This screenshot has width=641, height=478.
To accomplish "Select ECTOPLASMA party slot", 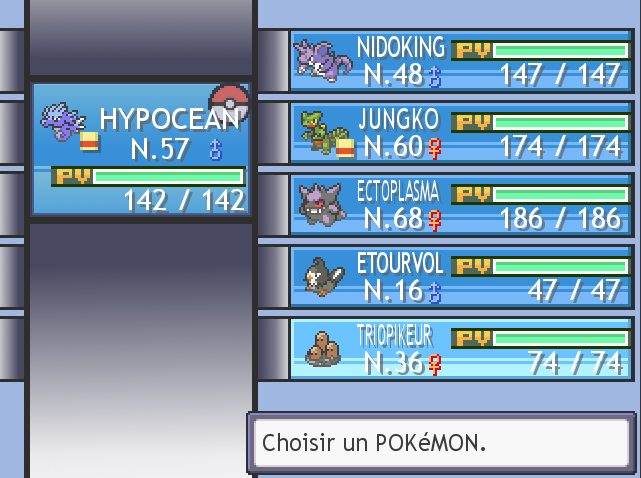I will [461, 205].
